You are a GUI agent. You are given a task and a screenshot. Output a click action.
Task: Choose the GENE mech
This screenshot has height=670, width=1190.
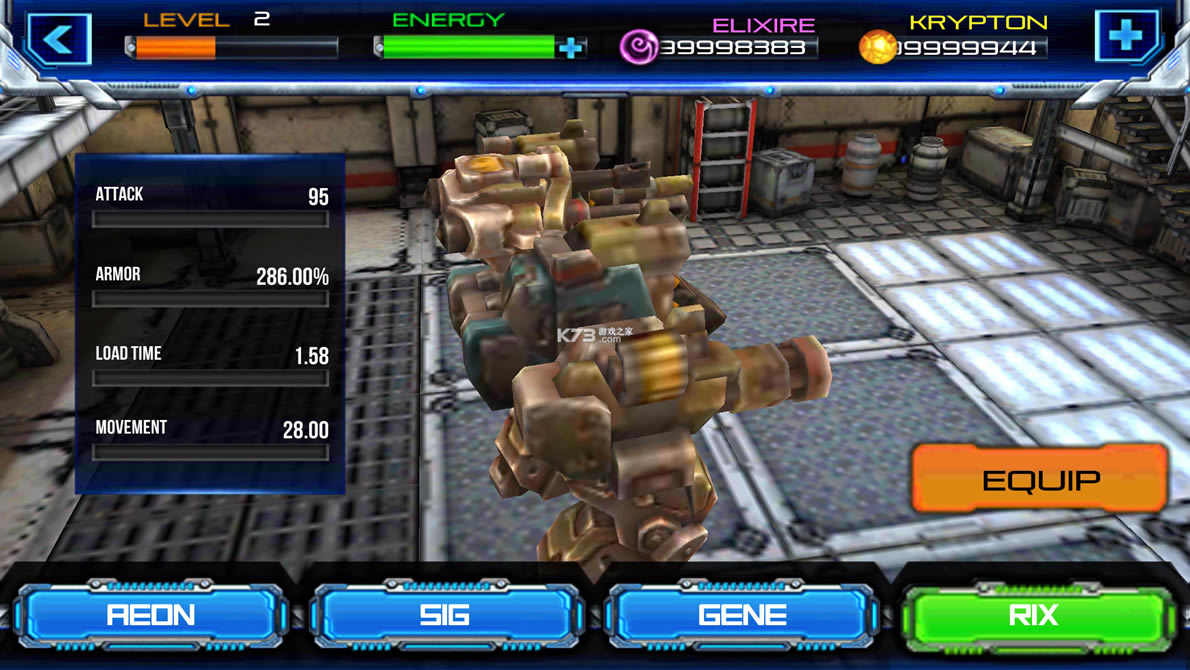point(741,614)
